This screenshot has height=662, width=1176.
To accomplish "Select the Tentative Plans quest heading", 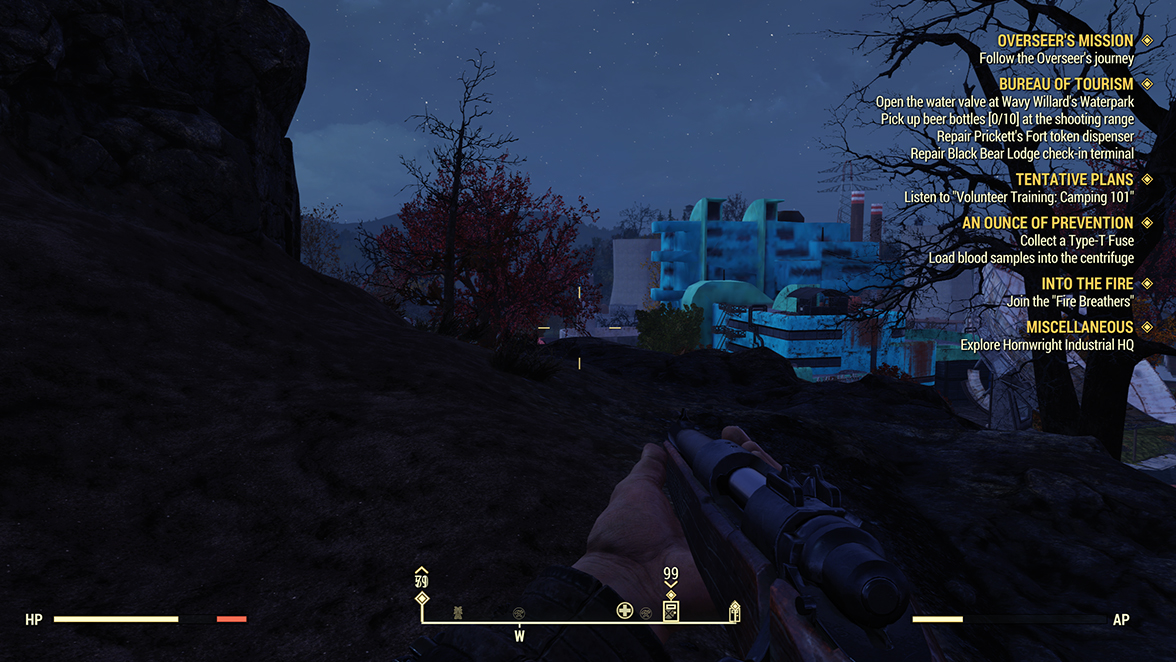I will pyautogui.click(x=1074, y=180).
